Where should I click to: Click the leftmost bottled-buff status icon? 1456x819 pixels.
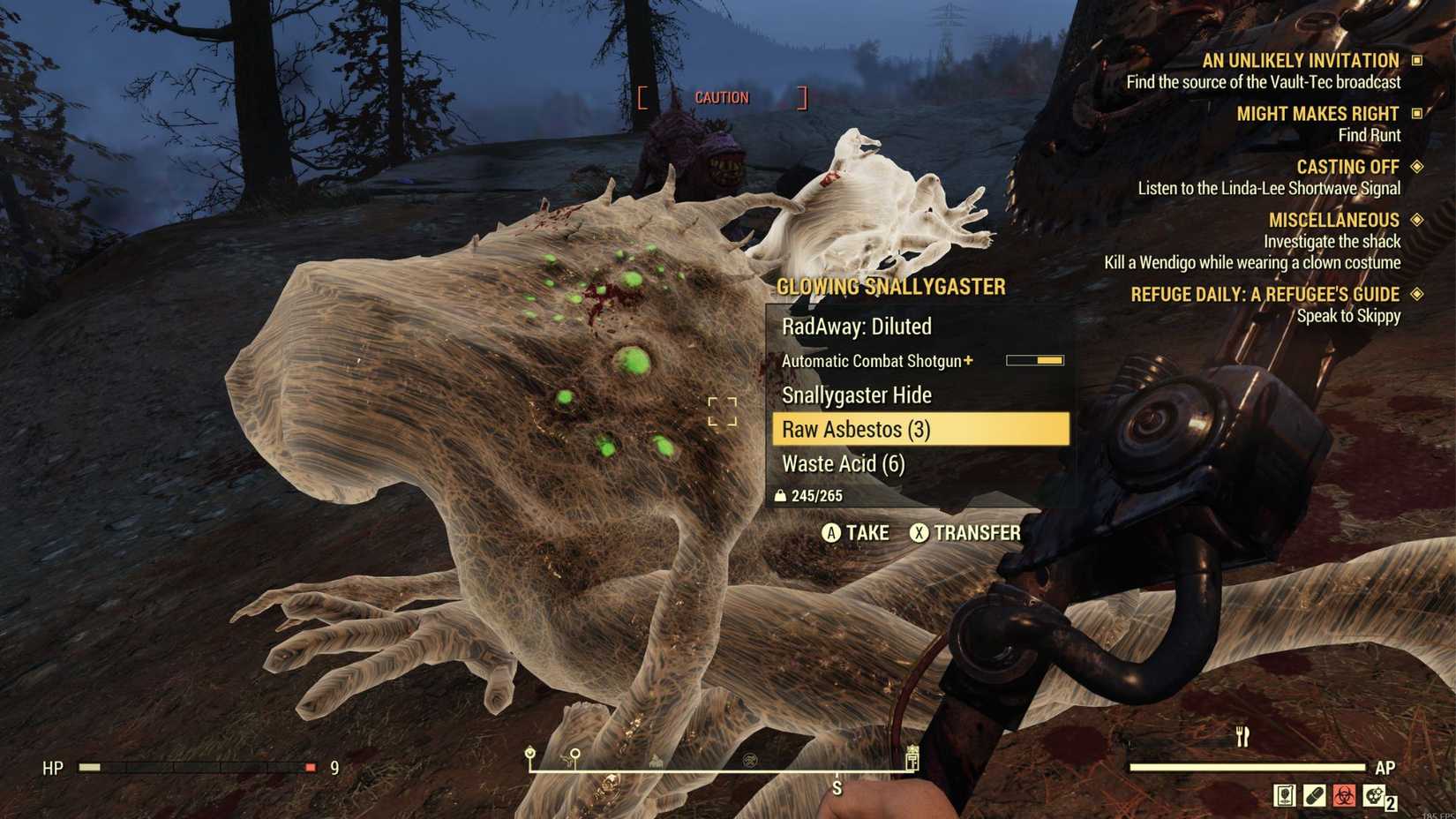1285,795
